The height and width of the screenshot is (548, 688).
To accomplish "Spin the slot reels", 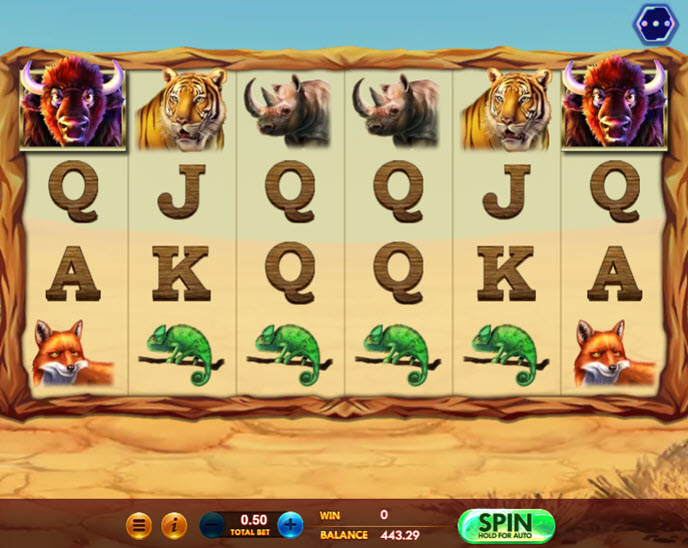I will (505, 524).
